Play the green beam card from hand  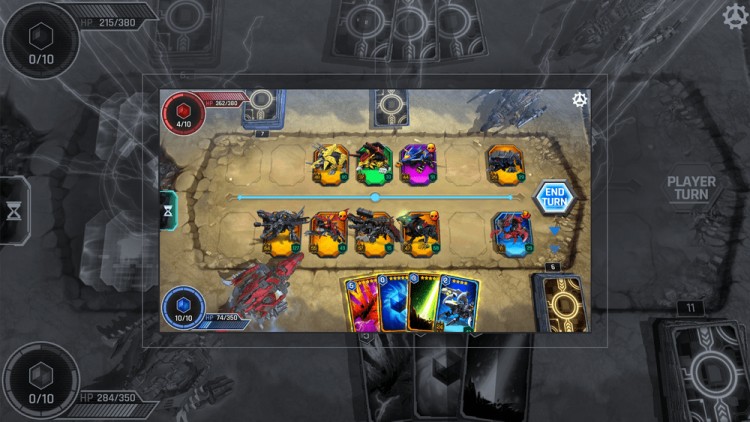tap(427, 304)
